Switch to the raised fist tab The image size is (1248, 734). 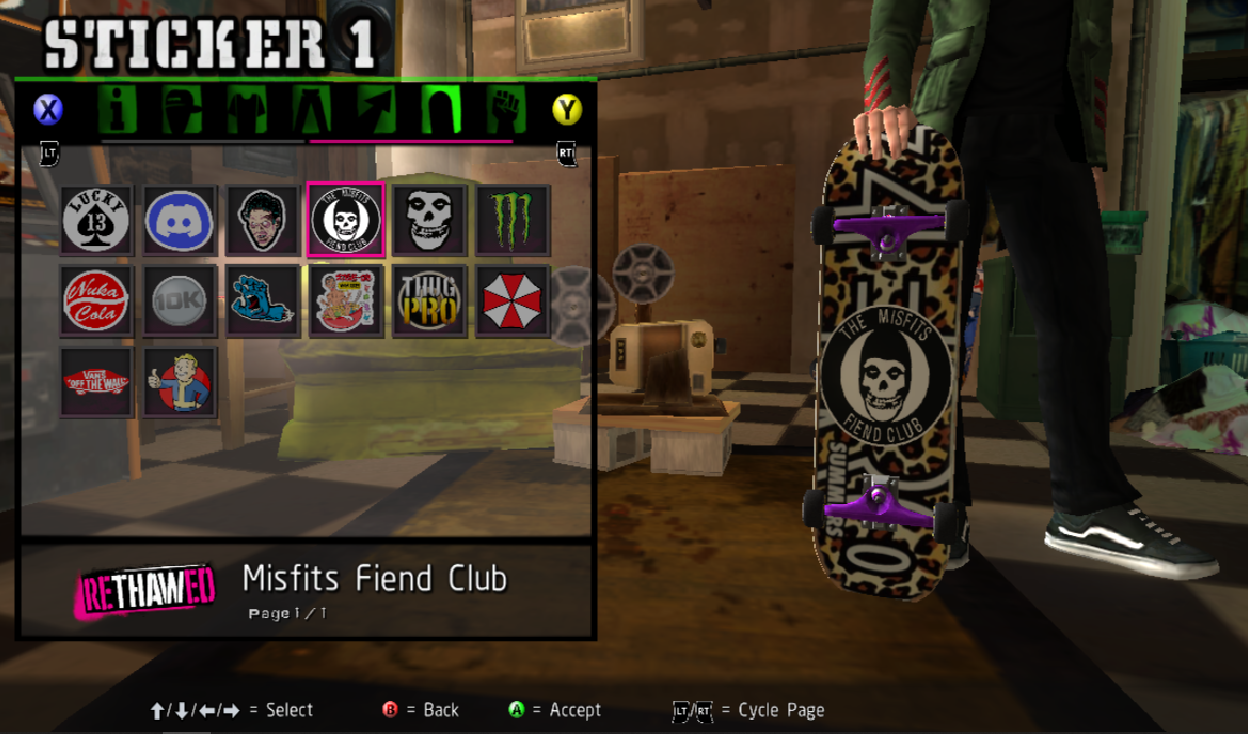pos(506,109)
